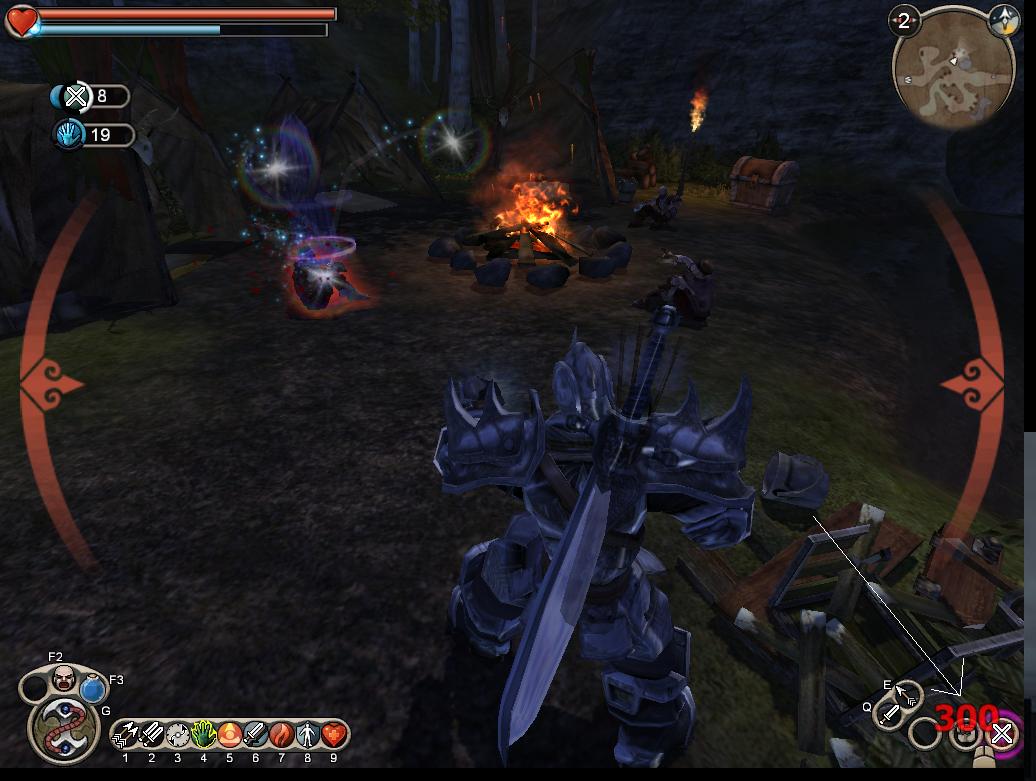This screenshot has height=781, width=1036.
Task: Switch to the arrow ranged weapon icon
Action: [x=908, y=695]
